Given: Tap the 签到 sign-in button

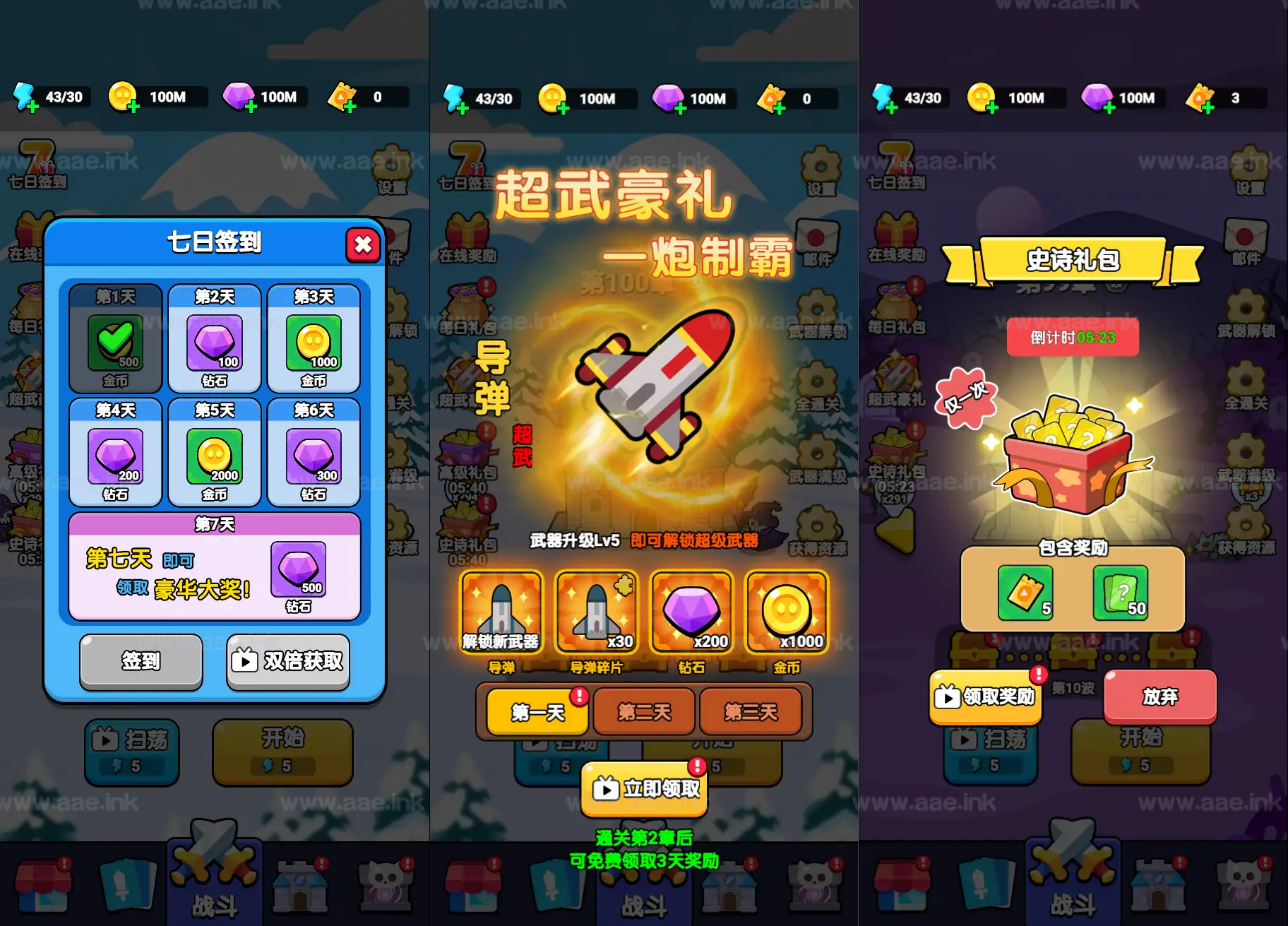Looking at the screenshot, I should pos(141,662).
